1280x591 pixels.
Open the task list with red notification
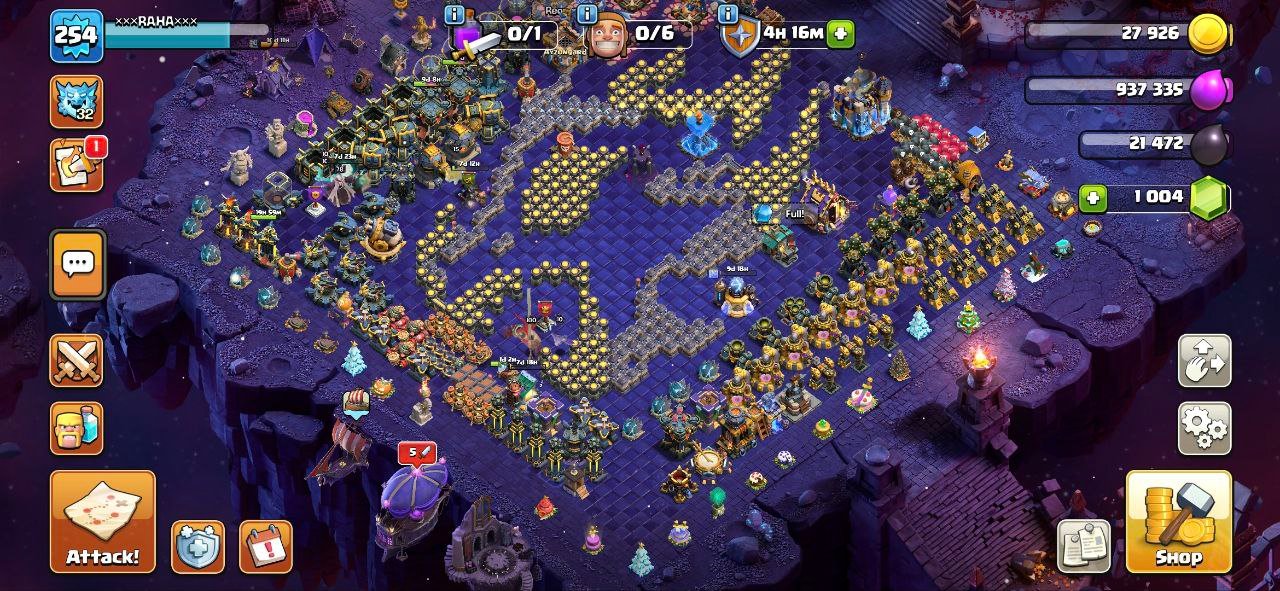pos(77,165)
